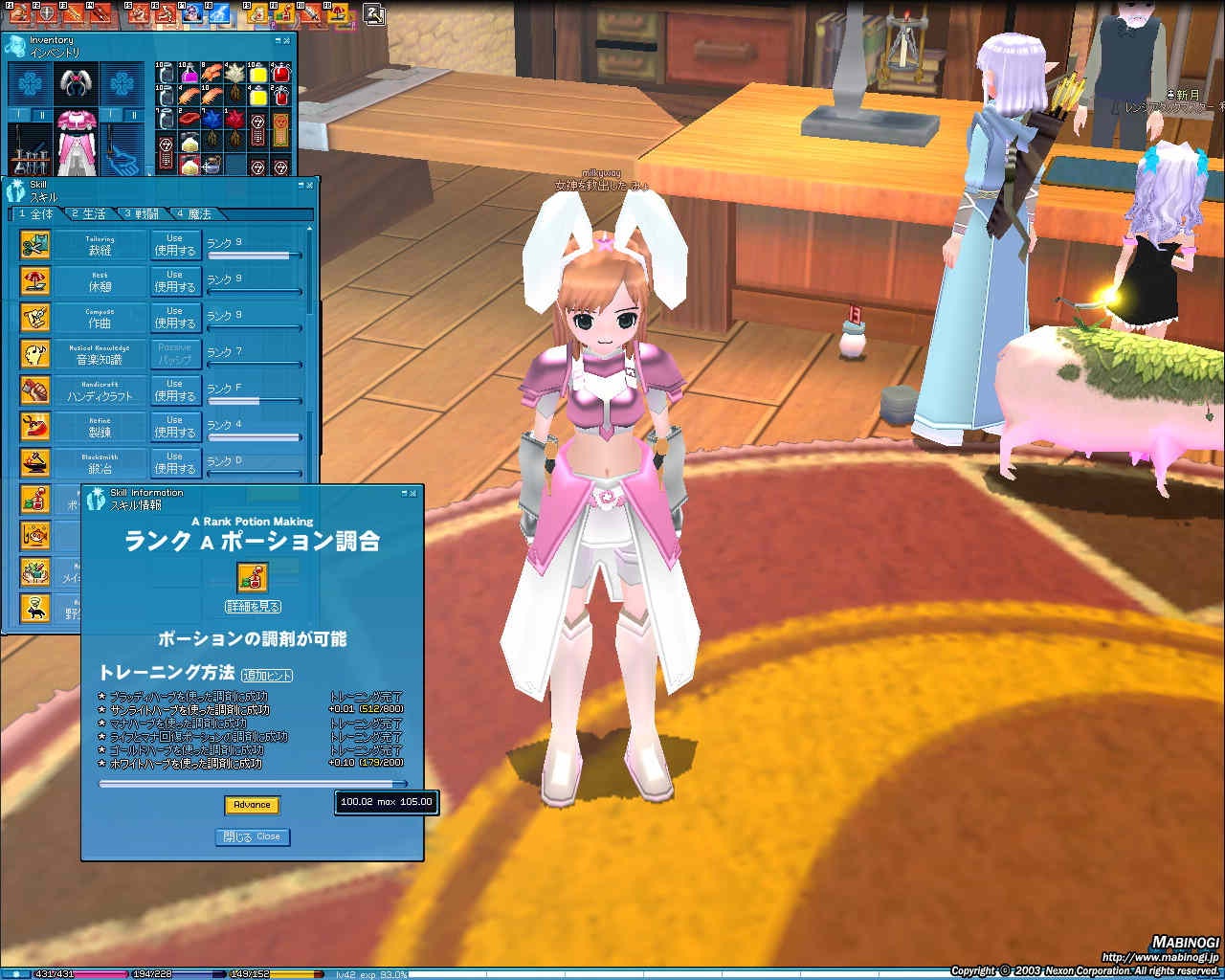
Task: Switch to the 生活 skill tab
Action: 86,213
